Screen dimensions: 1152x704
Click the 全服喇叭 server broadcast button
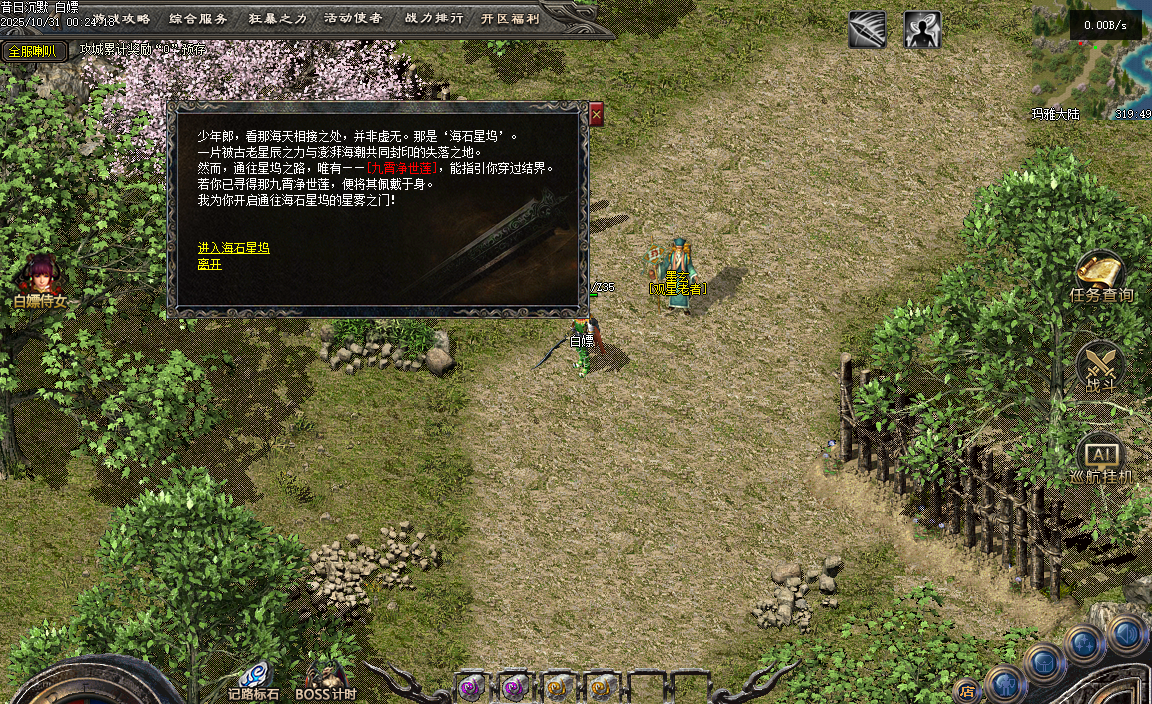pos(32,51)
